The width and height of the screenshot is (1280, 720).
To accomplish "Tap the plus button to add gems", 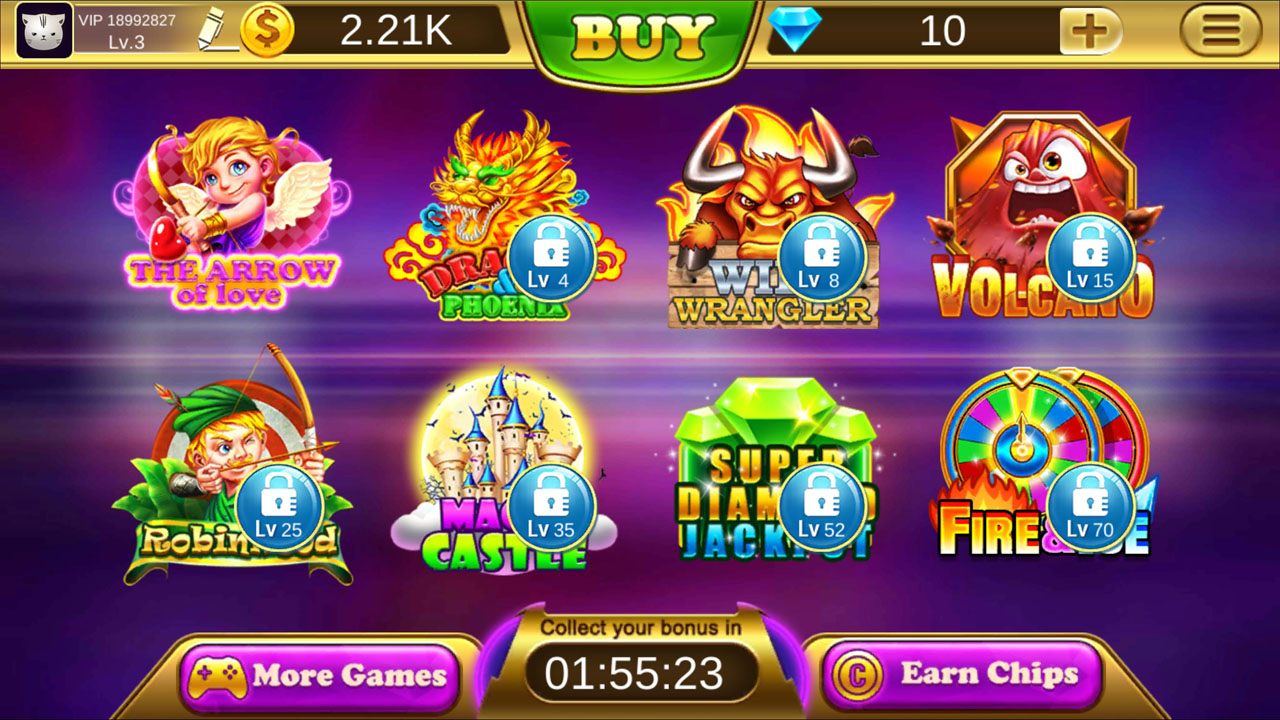I will coord(1089,31).
